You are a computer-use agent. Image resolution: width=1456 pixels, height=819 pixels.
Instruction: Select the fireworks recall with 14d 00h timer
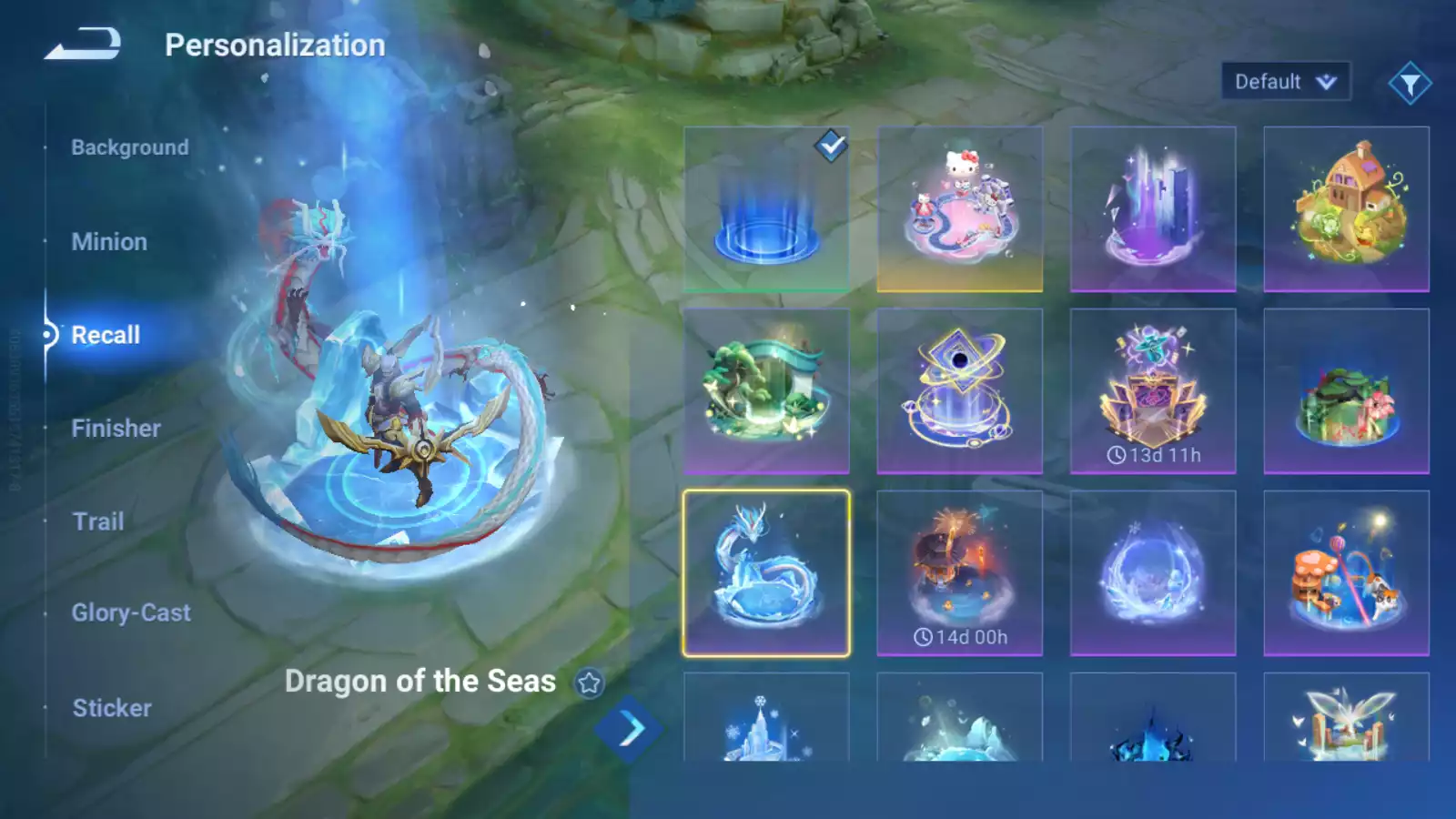960,573
